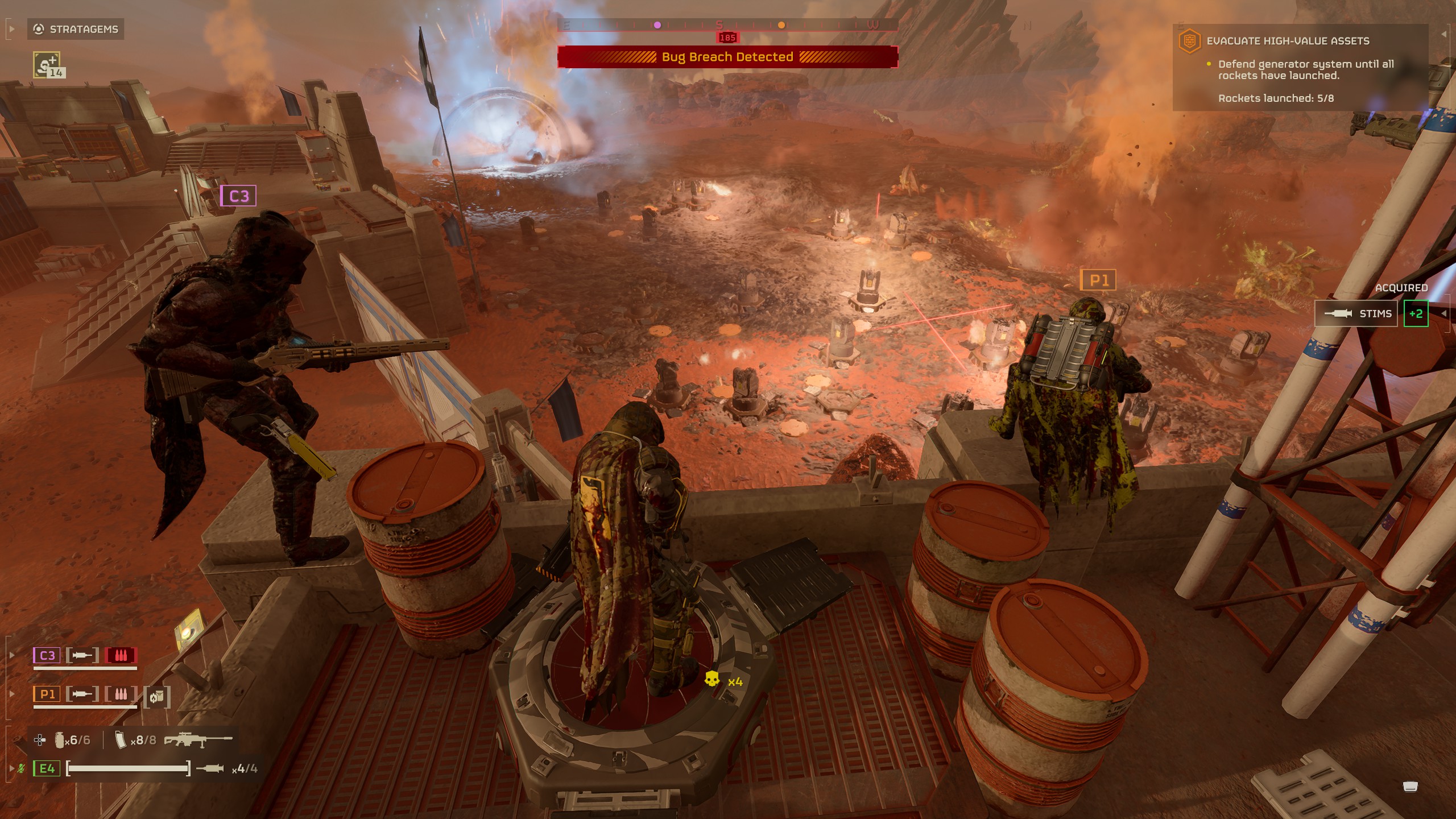Click the orange P1 player marker in the scene
The image size is (1456, 819).
coord(1098,280)
